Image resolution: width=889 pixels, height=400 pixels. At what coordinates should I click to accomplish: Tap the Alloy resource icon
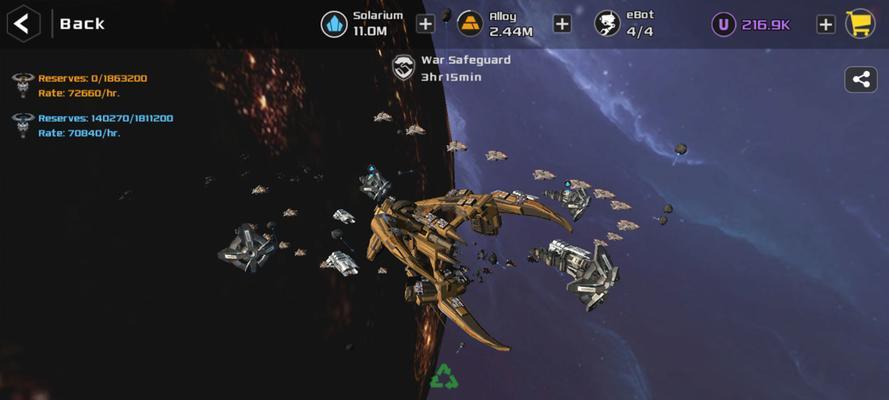tap(470, 23)
